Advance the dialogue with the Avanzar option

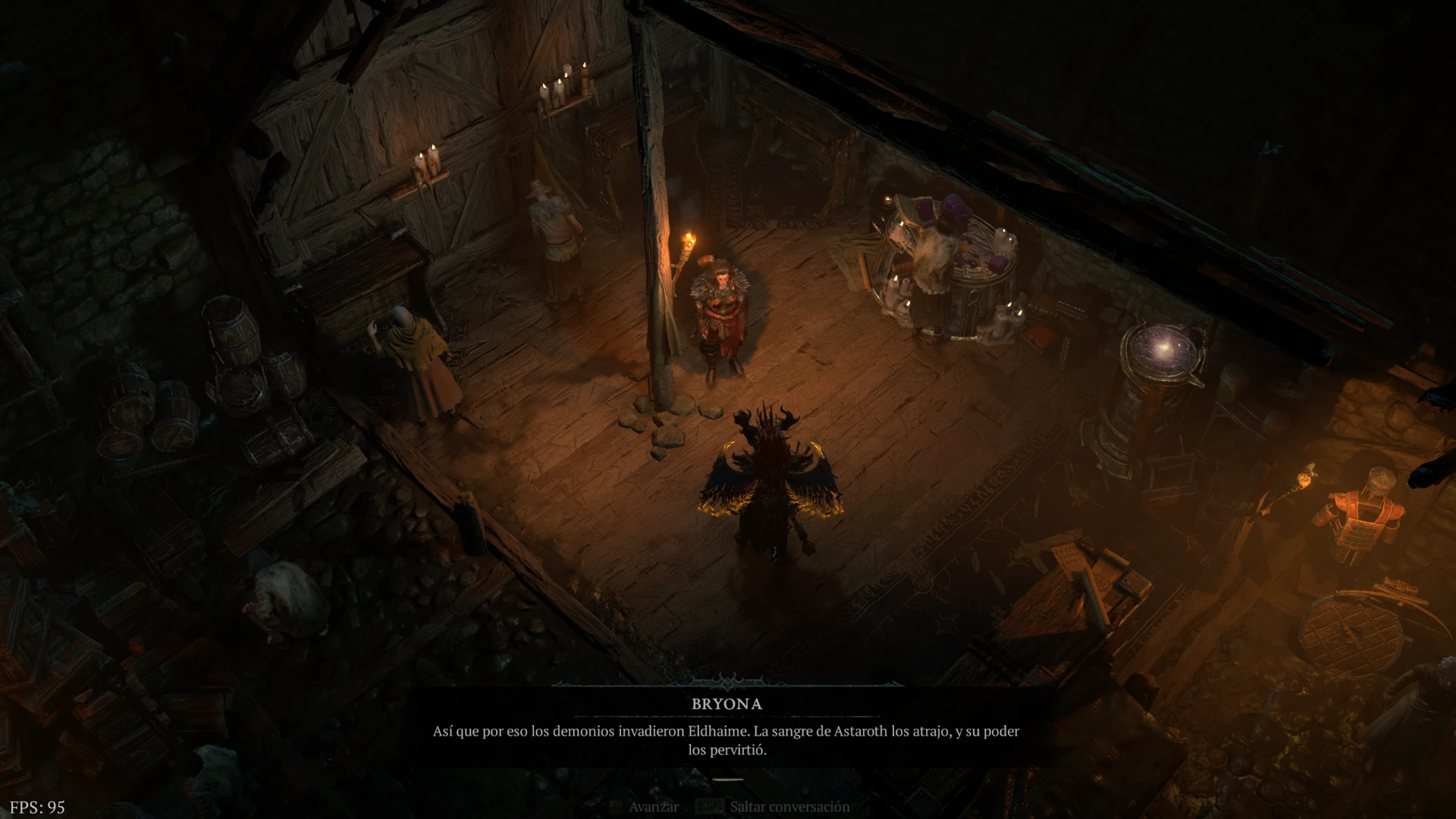(652, 807)
